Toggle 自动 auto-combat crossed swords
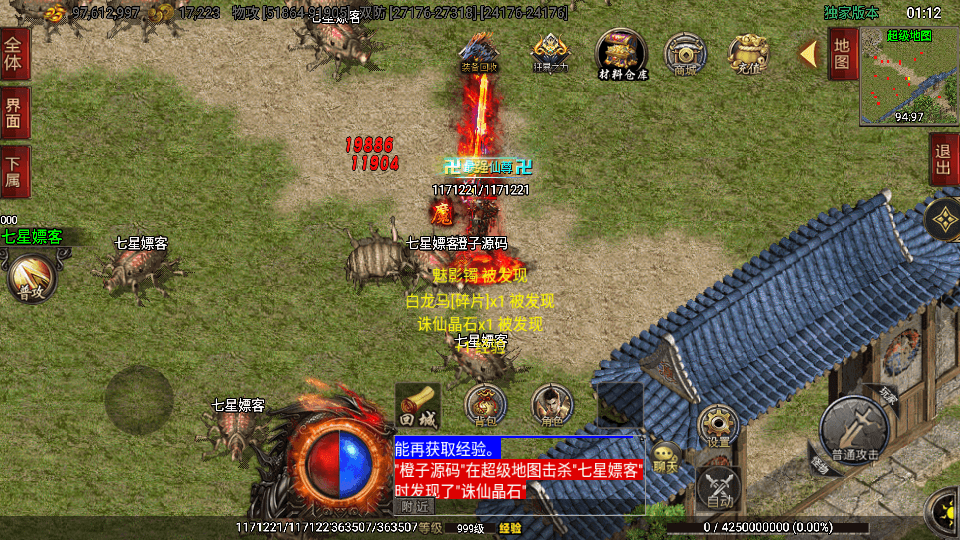Screen dimensions: 960x540 pyautogui.click(x=720, y=487)
